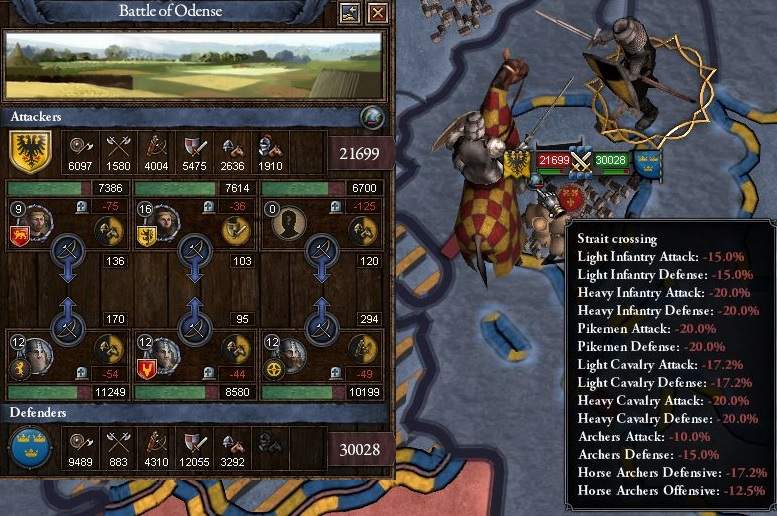Click the crossed swords battle icon on the map
777x516 pixels.
click(582, 160)
